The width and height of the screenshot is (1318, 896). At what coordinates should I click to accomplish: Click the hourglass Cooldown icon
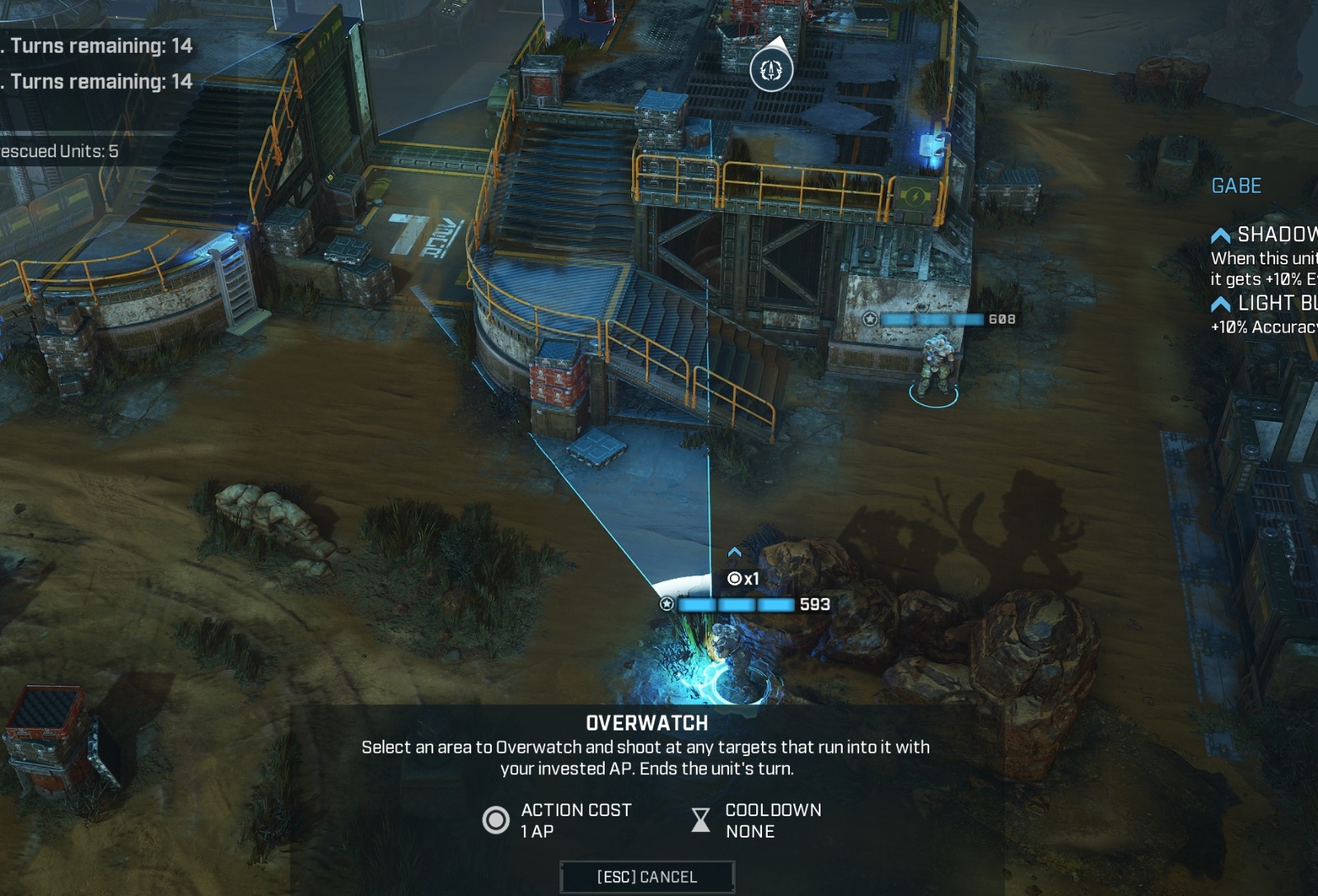pos(699,819)
